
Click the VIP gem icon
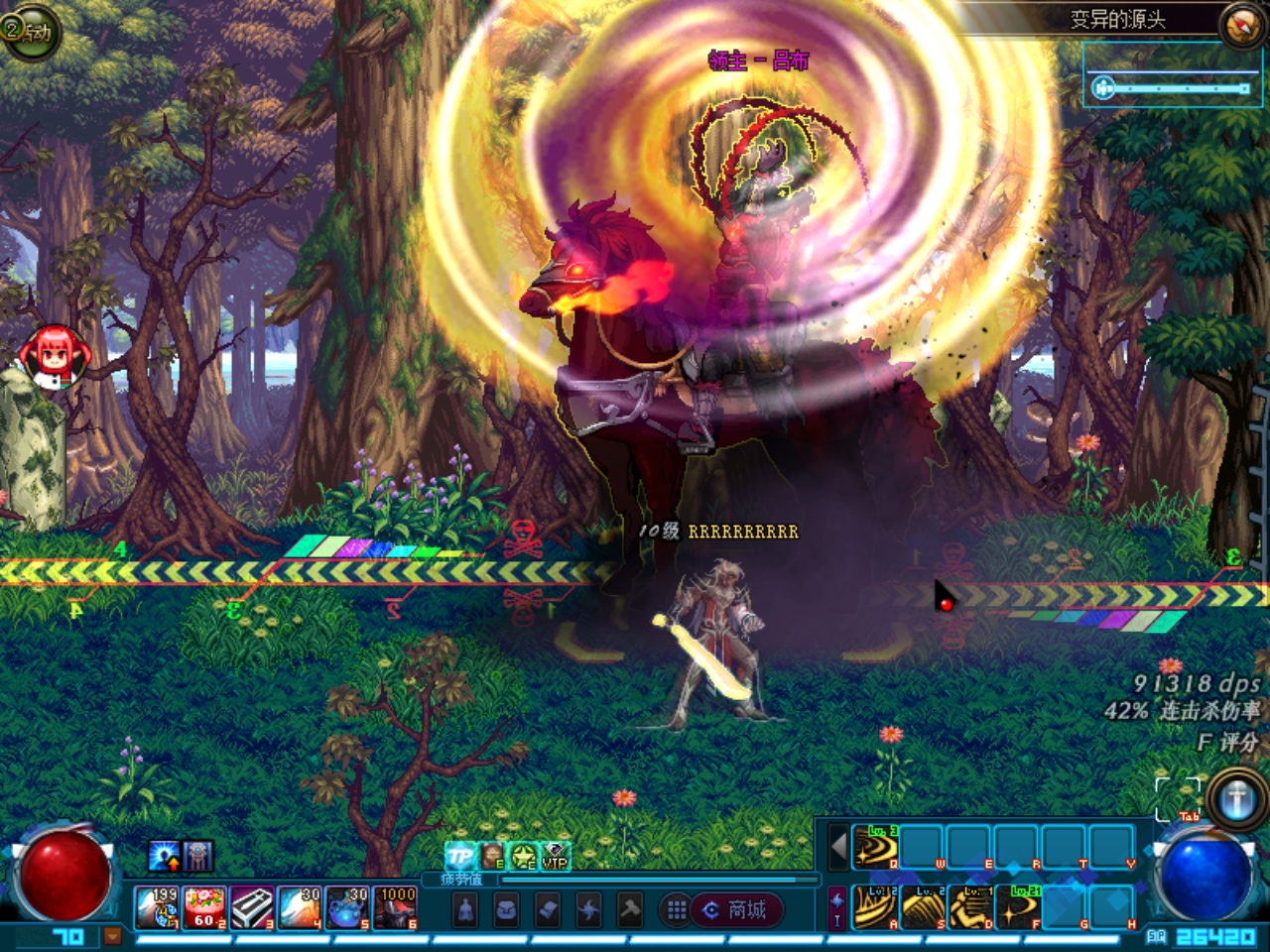[x=555, y=855]
